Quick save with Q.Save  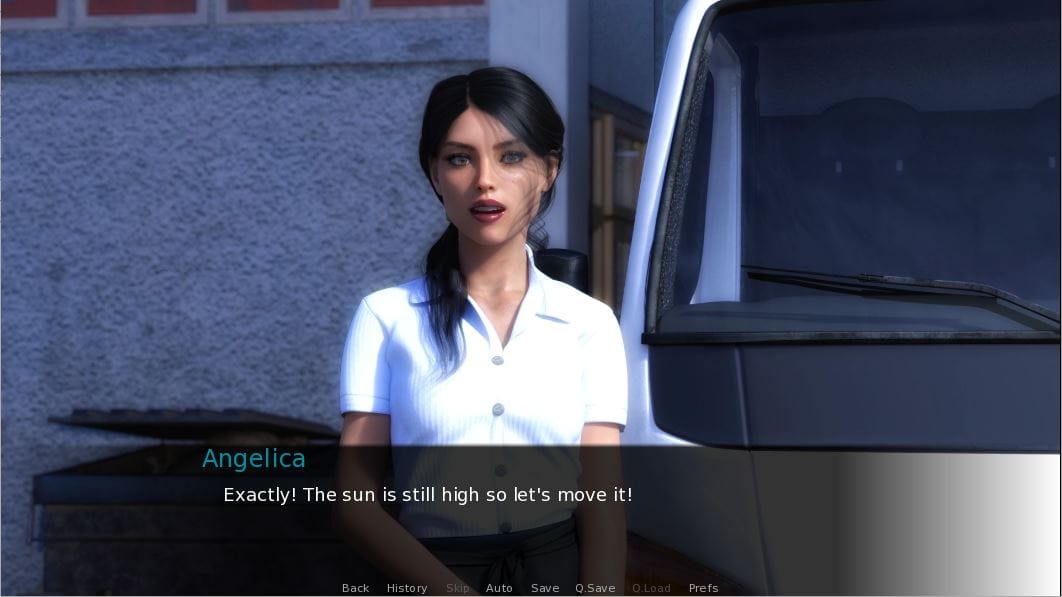[595, 588]
